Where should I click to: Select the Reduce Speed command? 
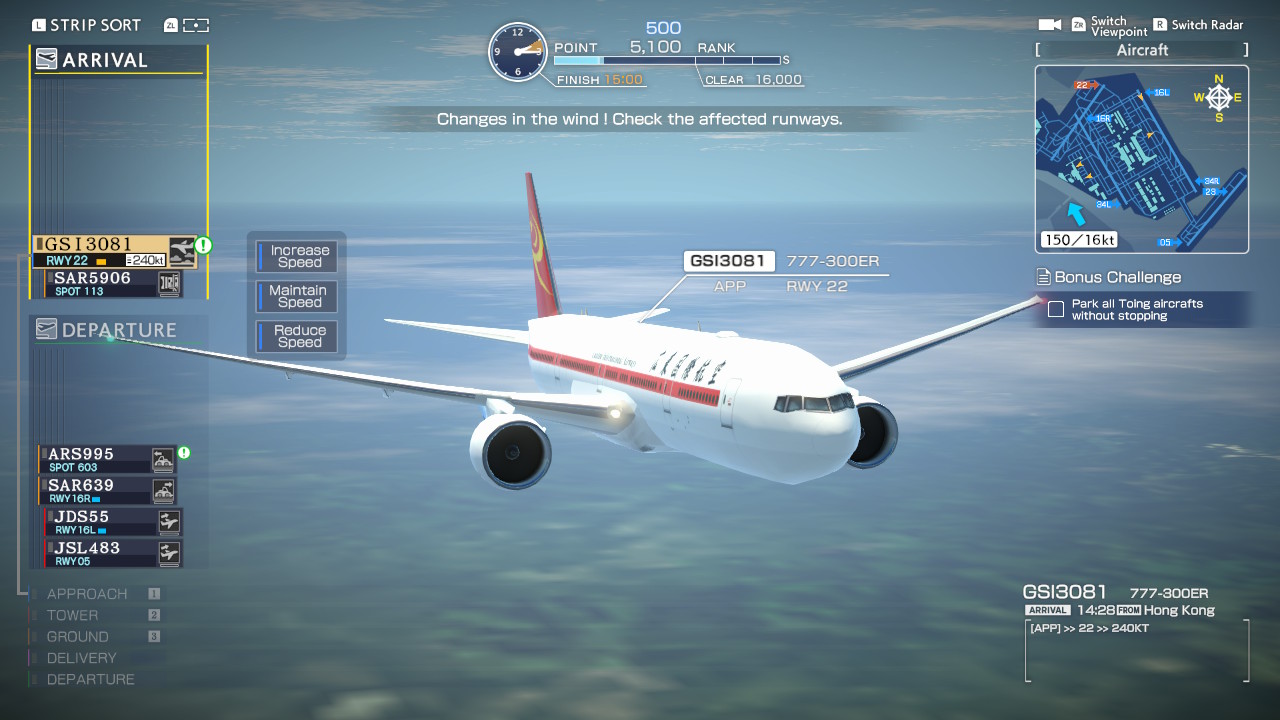(x=296, y=336)
